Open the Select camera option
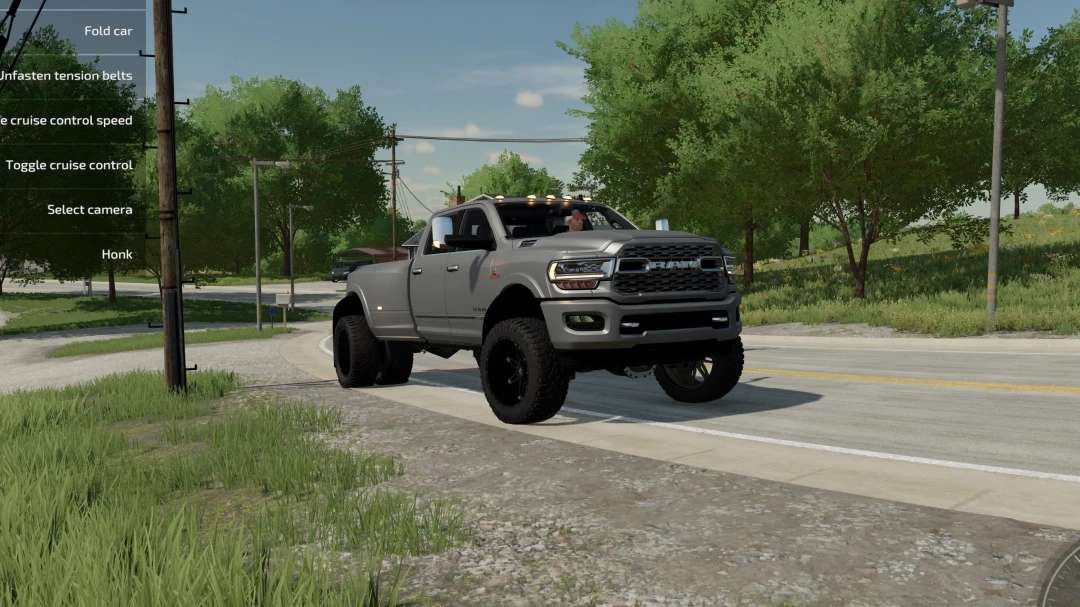The height and width of the screenshot is (607, 1080). point(89,210)
